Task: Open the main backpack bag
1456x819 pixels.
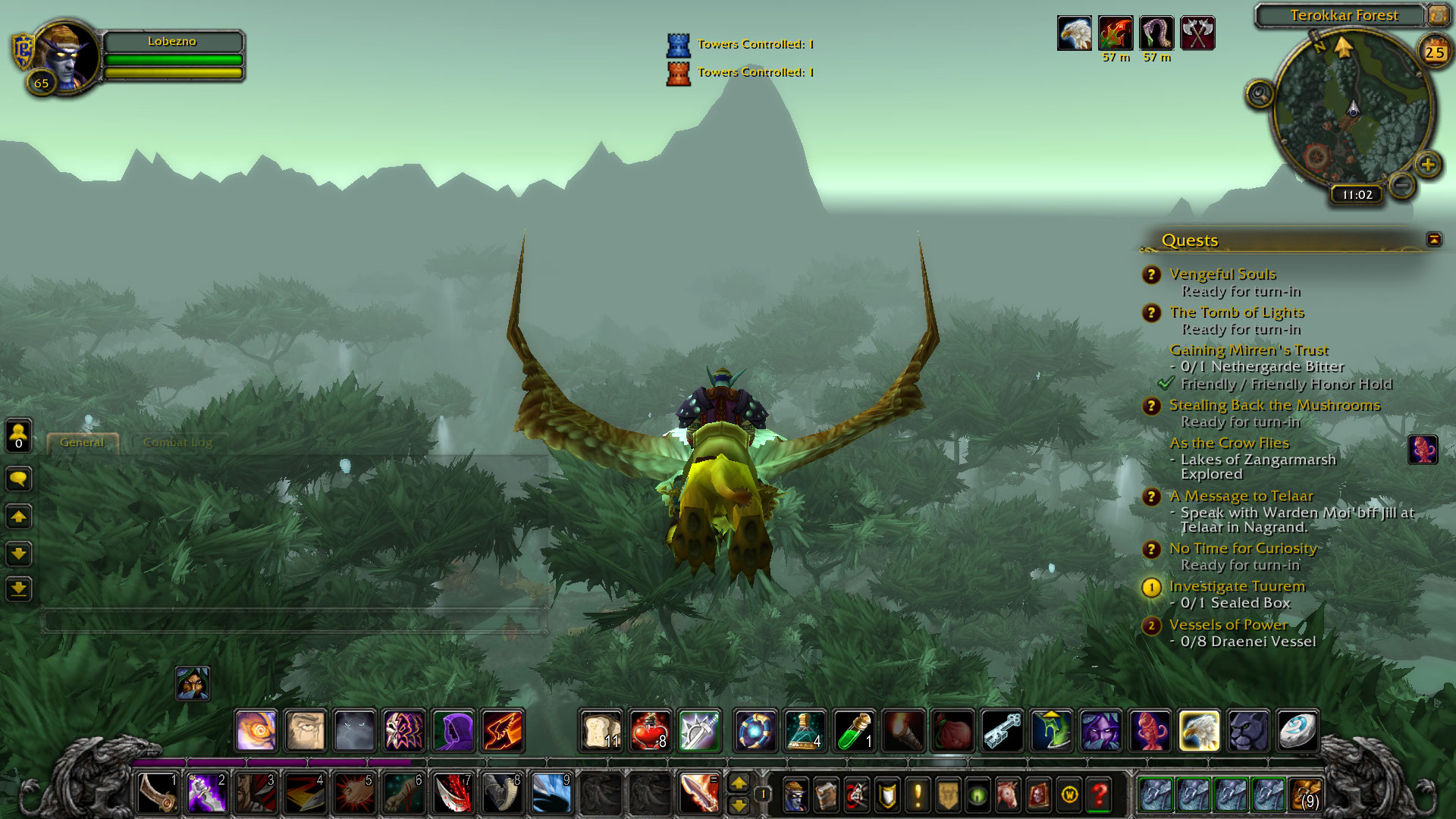Action: click(x=1306, y=795)
